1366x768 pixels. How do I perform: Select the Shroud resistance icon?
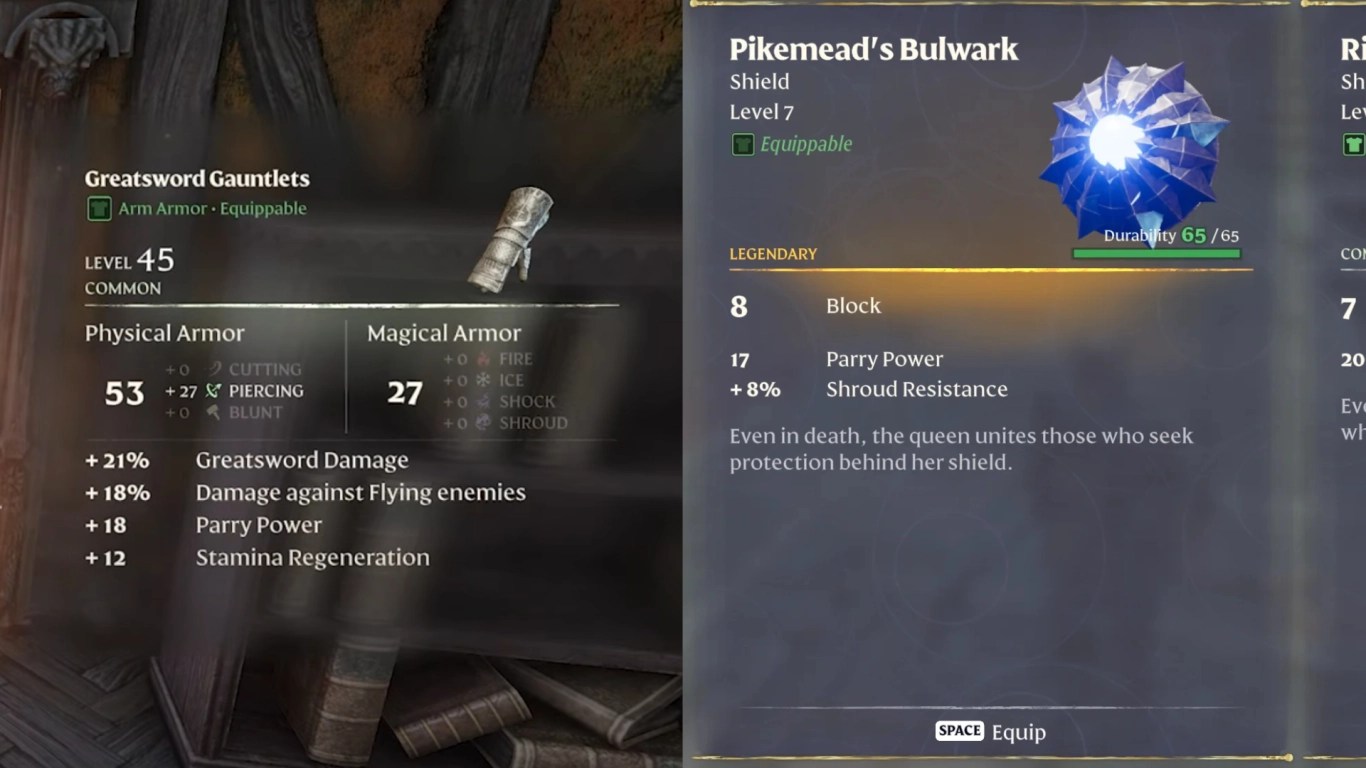click(x=481, y=423)
